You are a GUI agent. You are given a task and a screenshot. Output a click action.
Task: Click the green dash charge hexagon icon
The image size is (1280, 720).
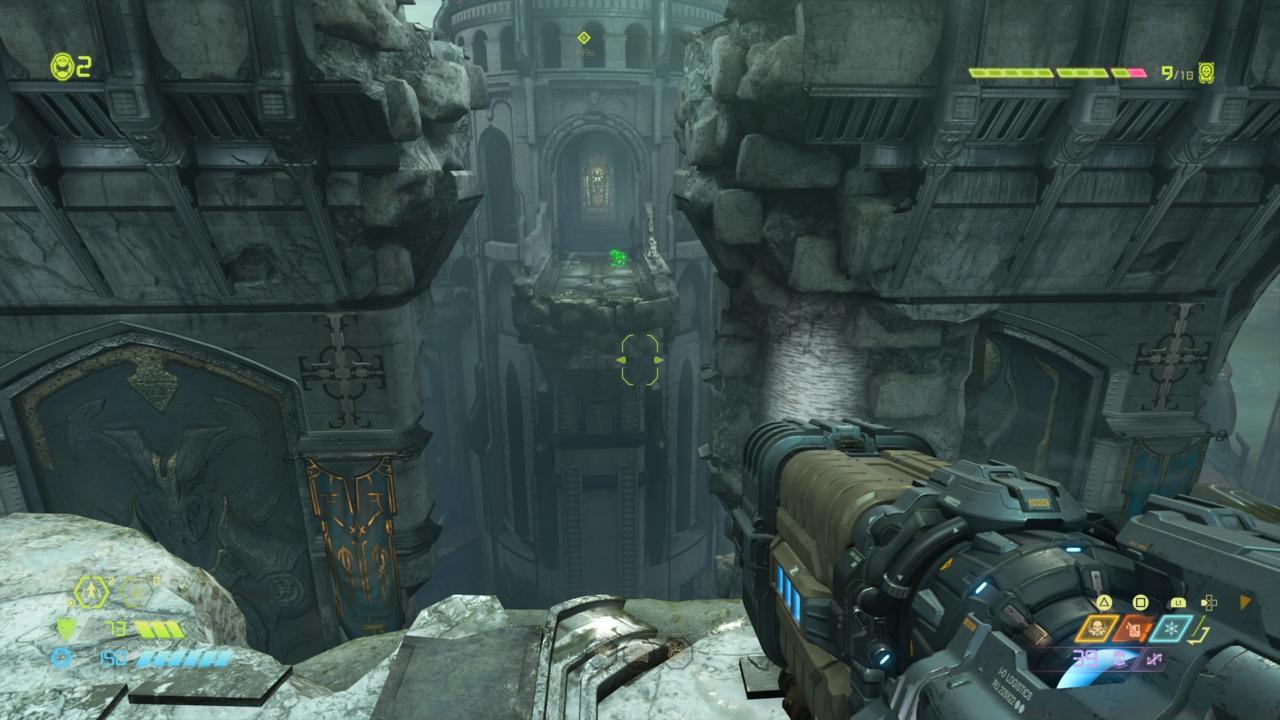point(91,594)
